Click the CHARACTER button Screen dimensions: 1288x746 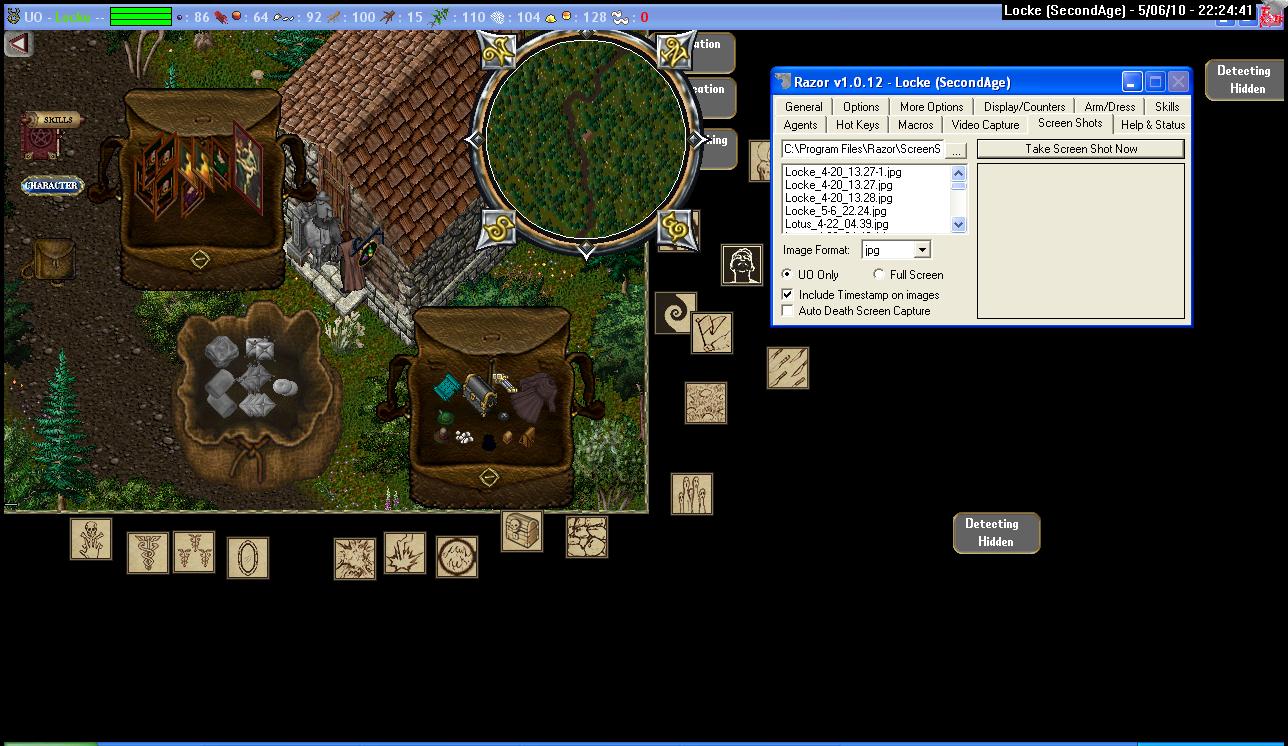pos(51,186)
